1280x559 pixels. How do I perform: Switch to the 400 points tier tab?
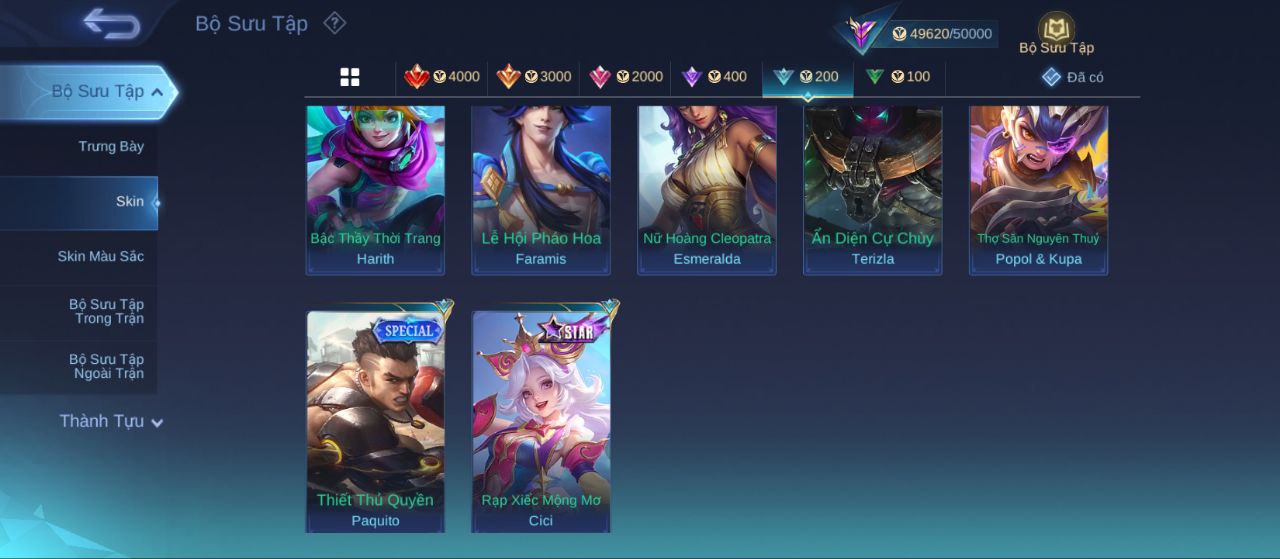[x=715, y=77]
